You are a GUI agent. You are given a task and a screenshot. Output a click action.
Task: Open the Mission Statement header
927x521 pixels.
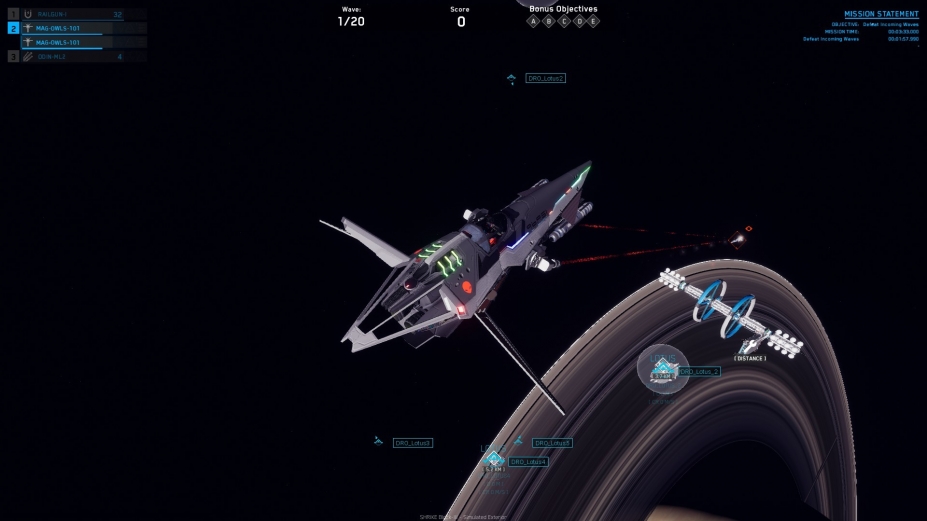(881, 14)
